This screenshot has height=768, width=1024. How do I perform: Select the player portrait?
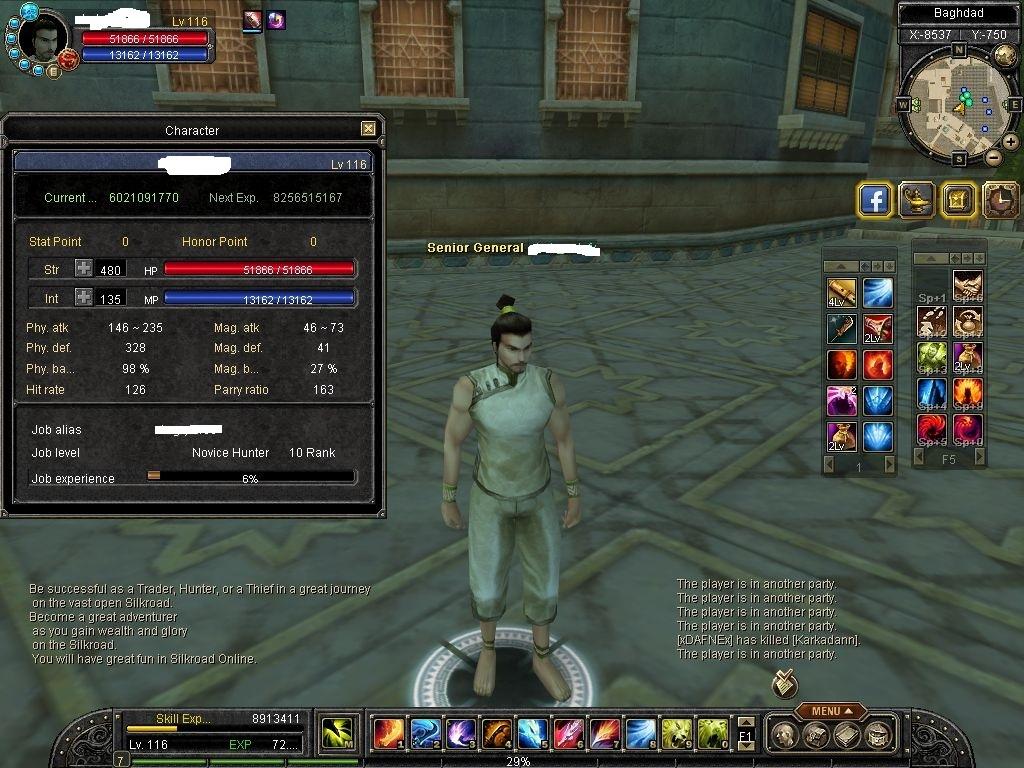point(40,40)
